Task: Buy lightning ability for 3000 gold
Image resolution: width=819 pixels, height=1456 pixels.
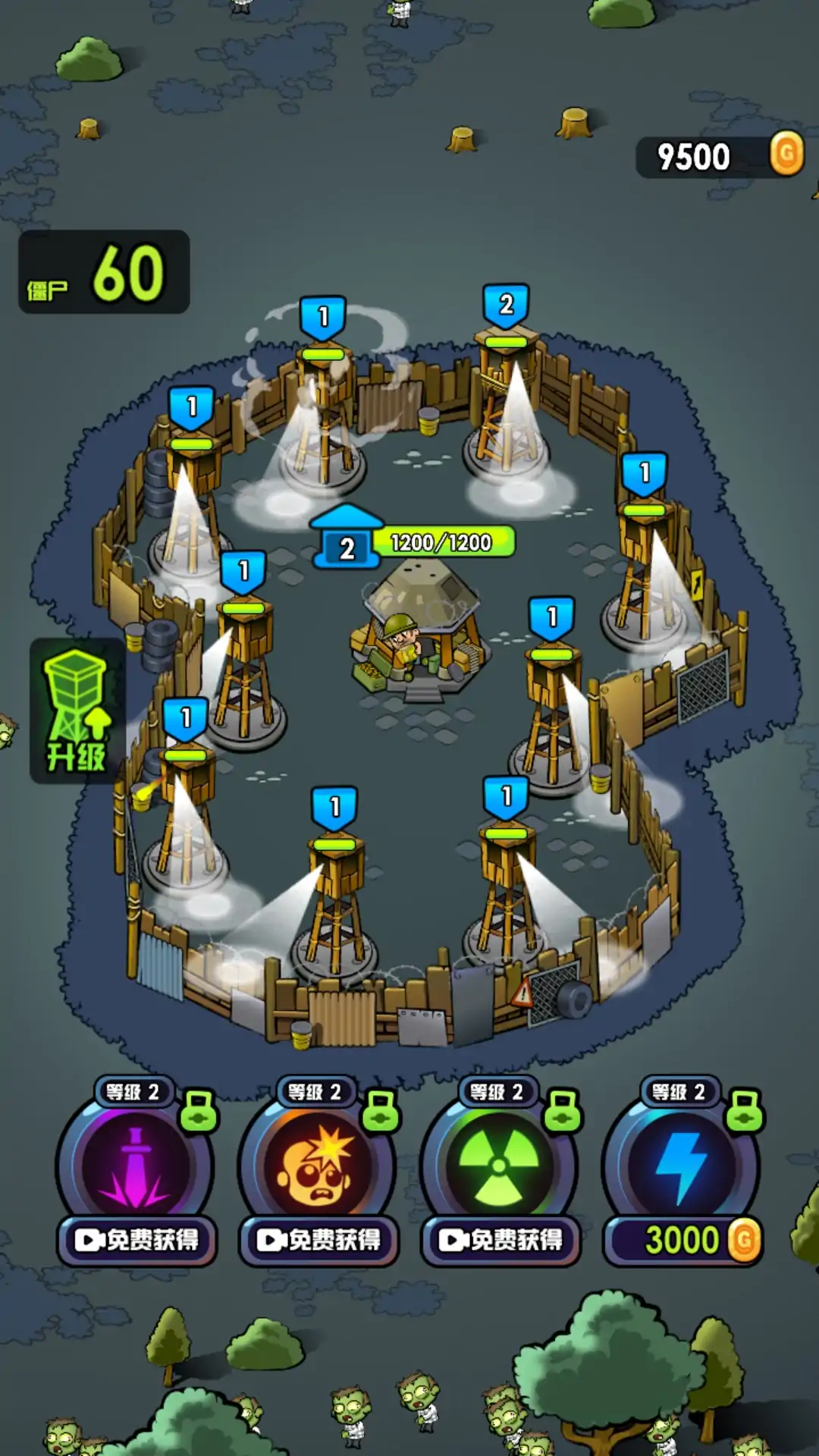Action: 682,1241
